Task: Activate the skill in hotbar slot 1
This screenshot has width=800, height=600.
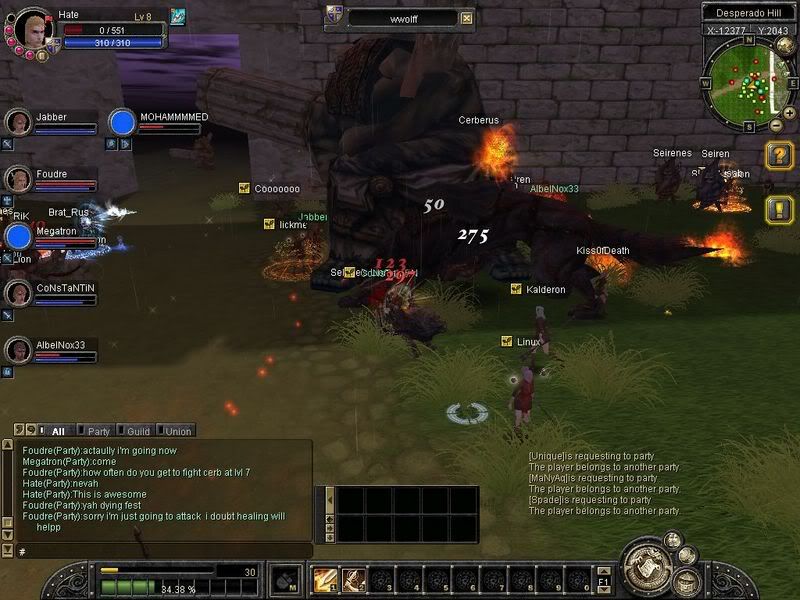Action: (325, 579)
